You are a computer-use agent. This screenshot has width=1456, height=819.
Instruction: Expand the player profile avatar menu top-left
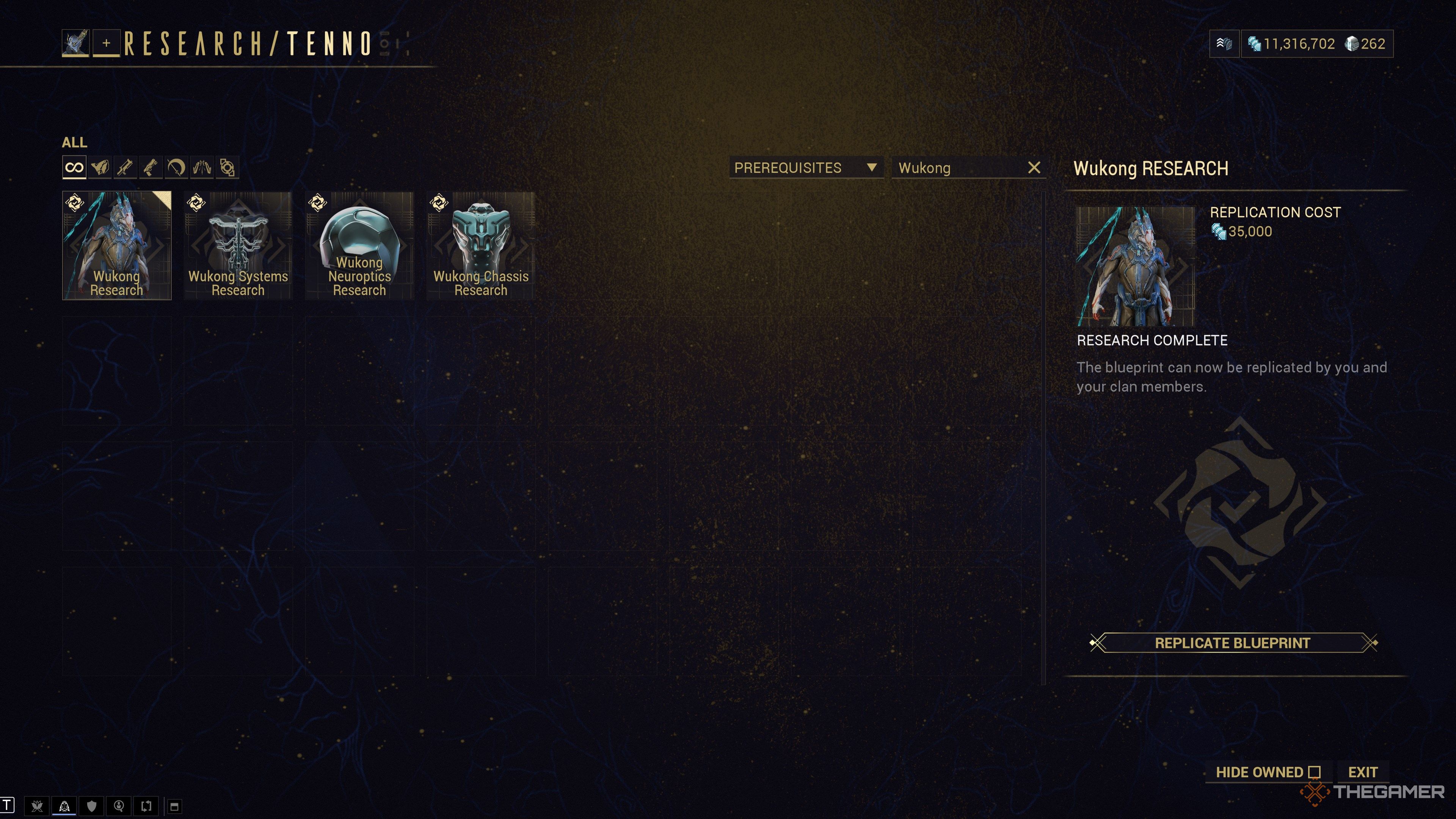click(77, 42)
